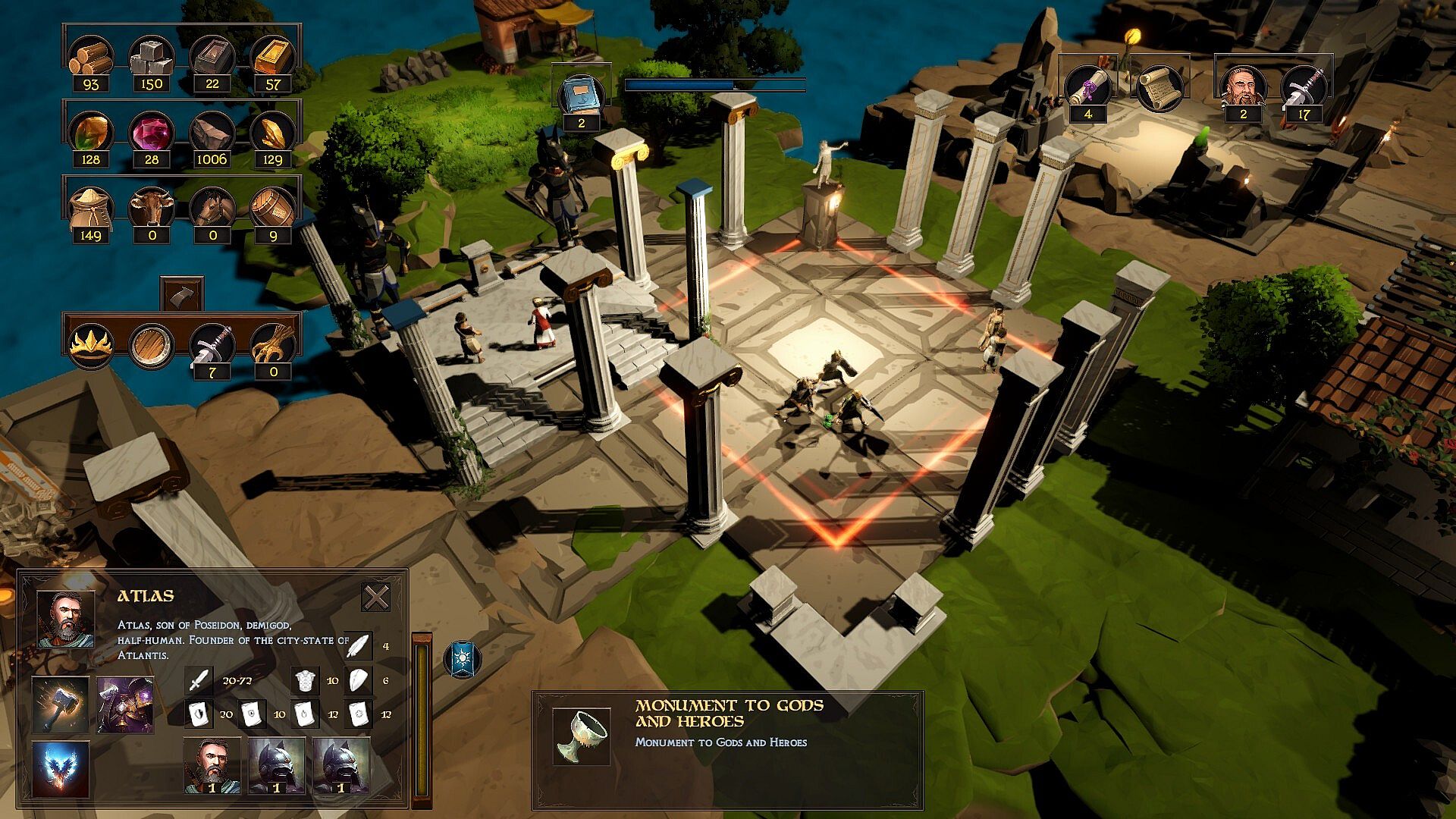1456x819 pixels.
Task: Open the golden crown menu
Action: coord(91,345)
